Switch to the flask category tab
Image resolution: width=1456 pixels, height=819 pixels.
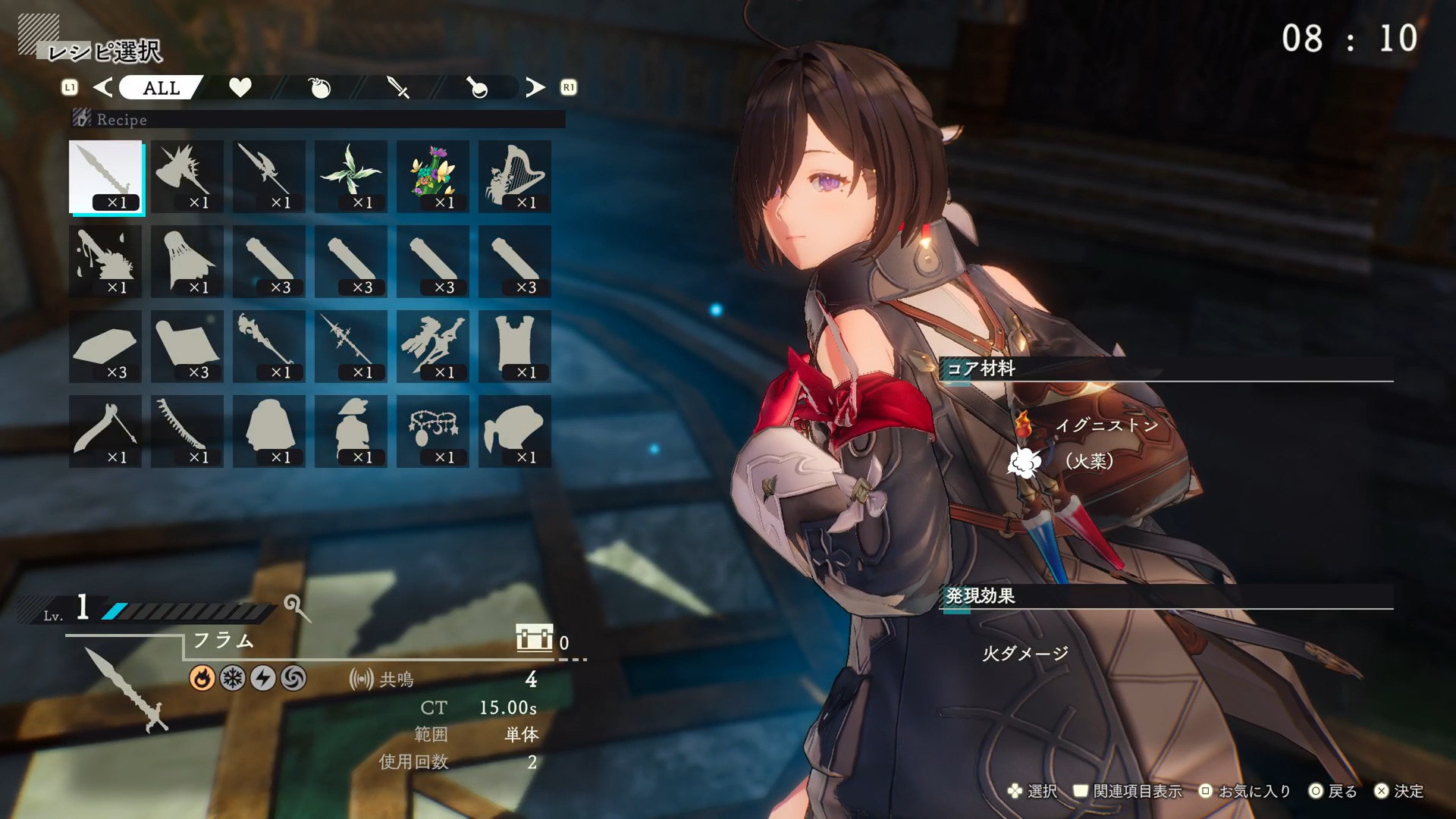[x=477, y=88]
